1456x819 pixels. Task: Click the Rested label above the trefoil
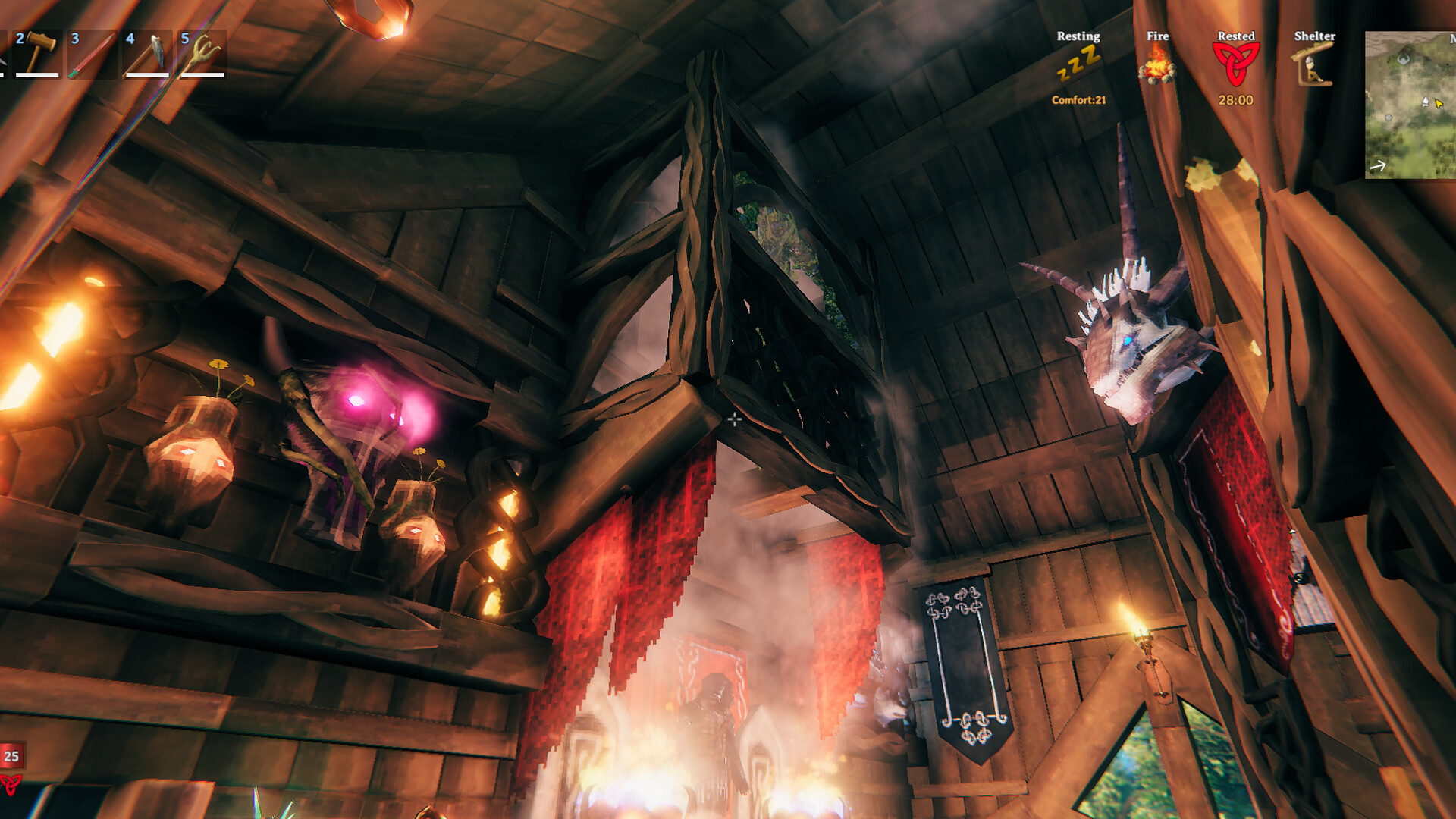tap(1237, 36)
